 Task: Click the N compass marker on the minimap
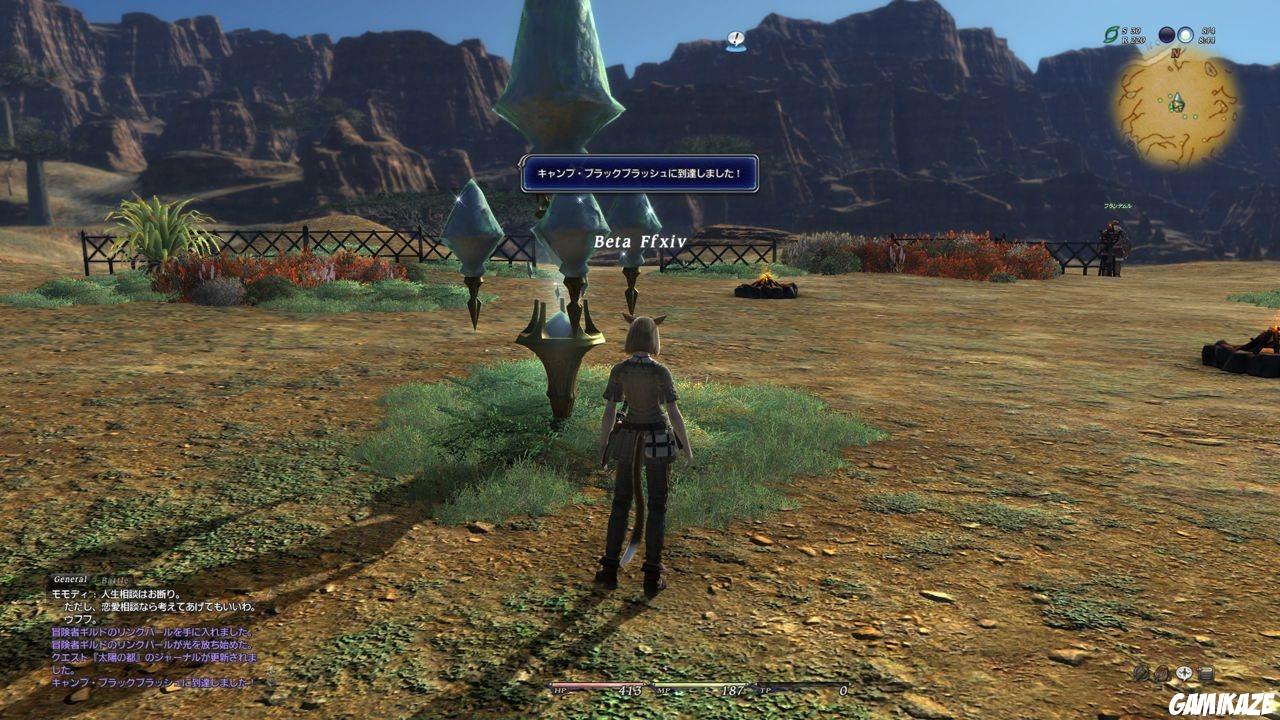pos(1176,51)
